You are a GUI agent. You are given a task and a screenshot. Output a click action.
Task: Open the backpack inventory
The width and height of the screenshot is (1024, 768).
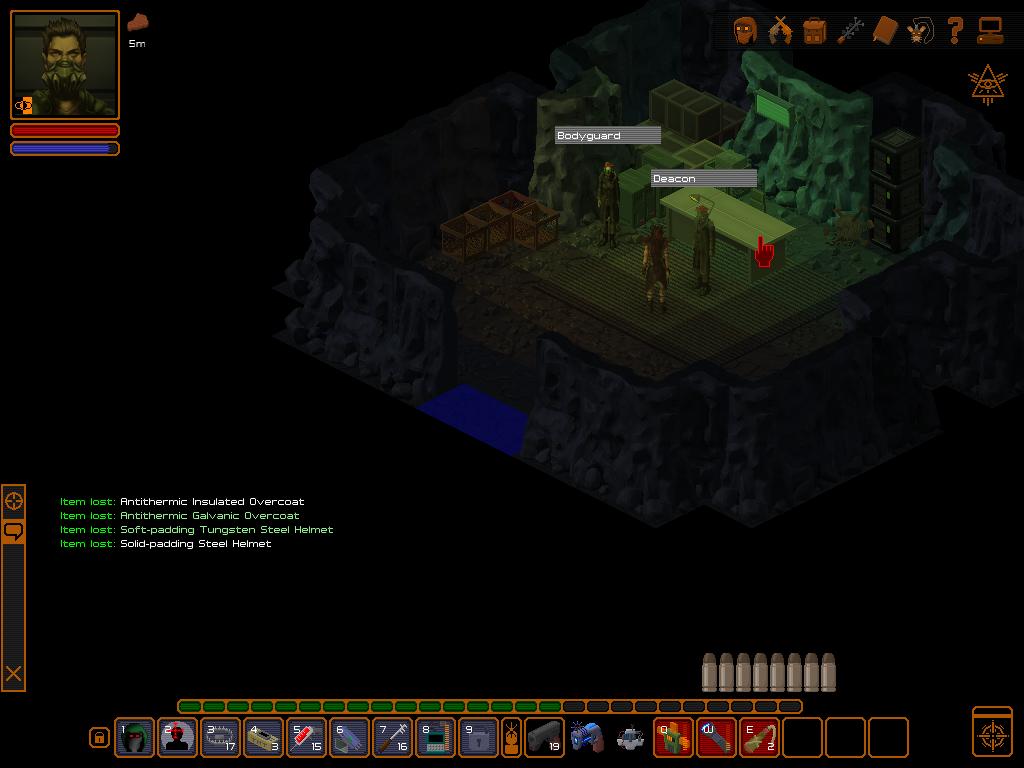pyautogui.click(x=815, y=31)
